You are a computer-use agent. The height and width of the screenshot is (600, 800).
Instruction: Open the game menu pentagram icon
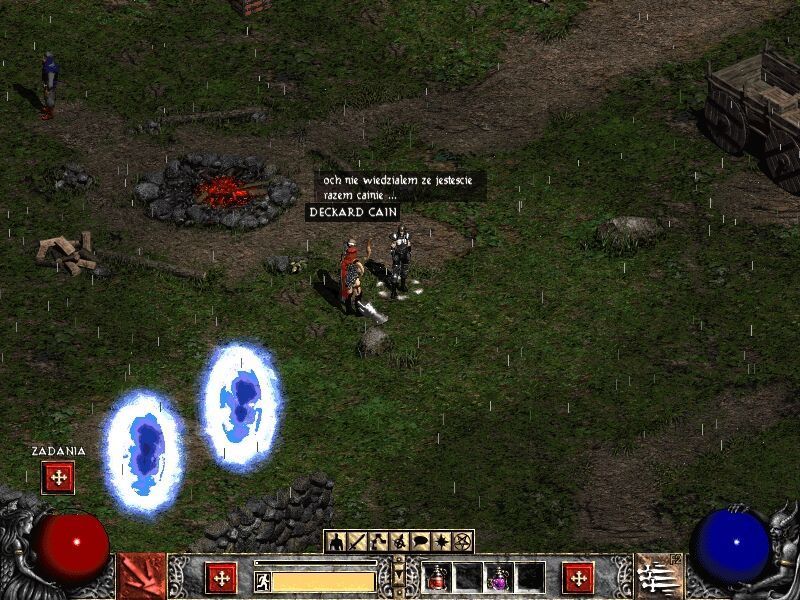pyautogui.click(x=461, y=542)
